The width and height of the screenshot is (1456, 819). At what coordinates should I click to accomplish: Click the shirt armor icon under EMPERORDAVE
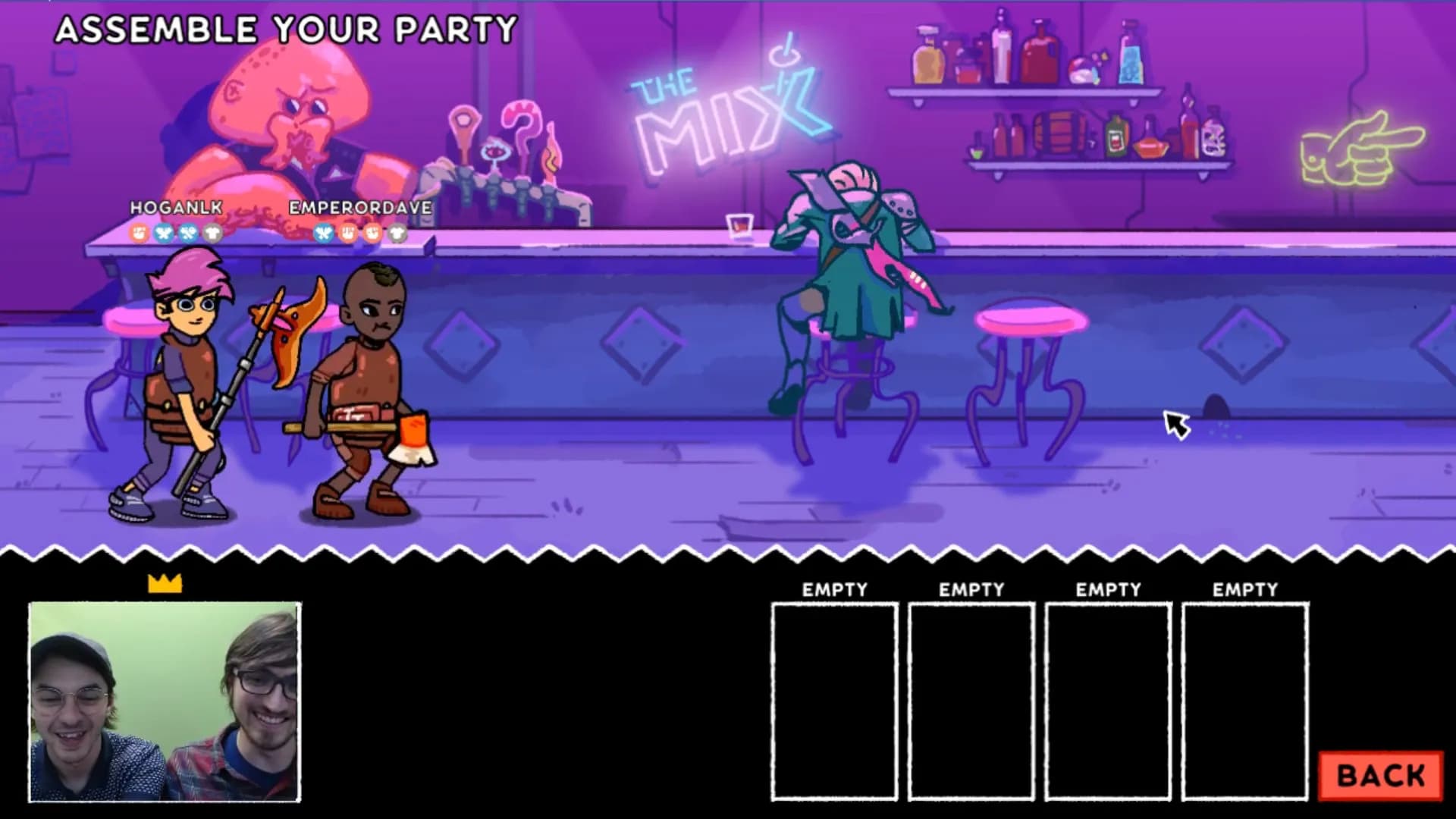point(399,234)
